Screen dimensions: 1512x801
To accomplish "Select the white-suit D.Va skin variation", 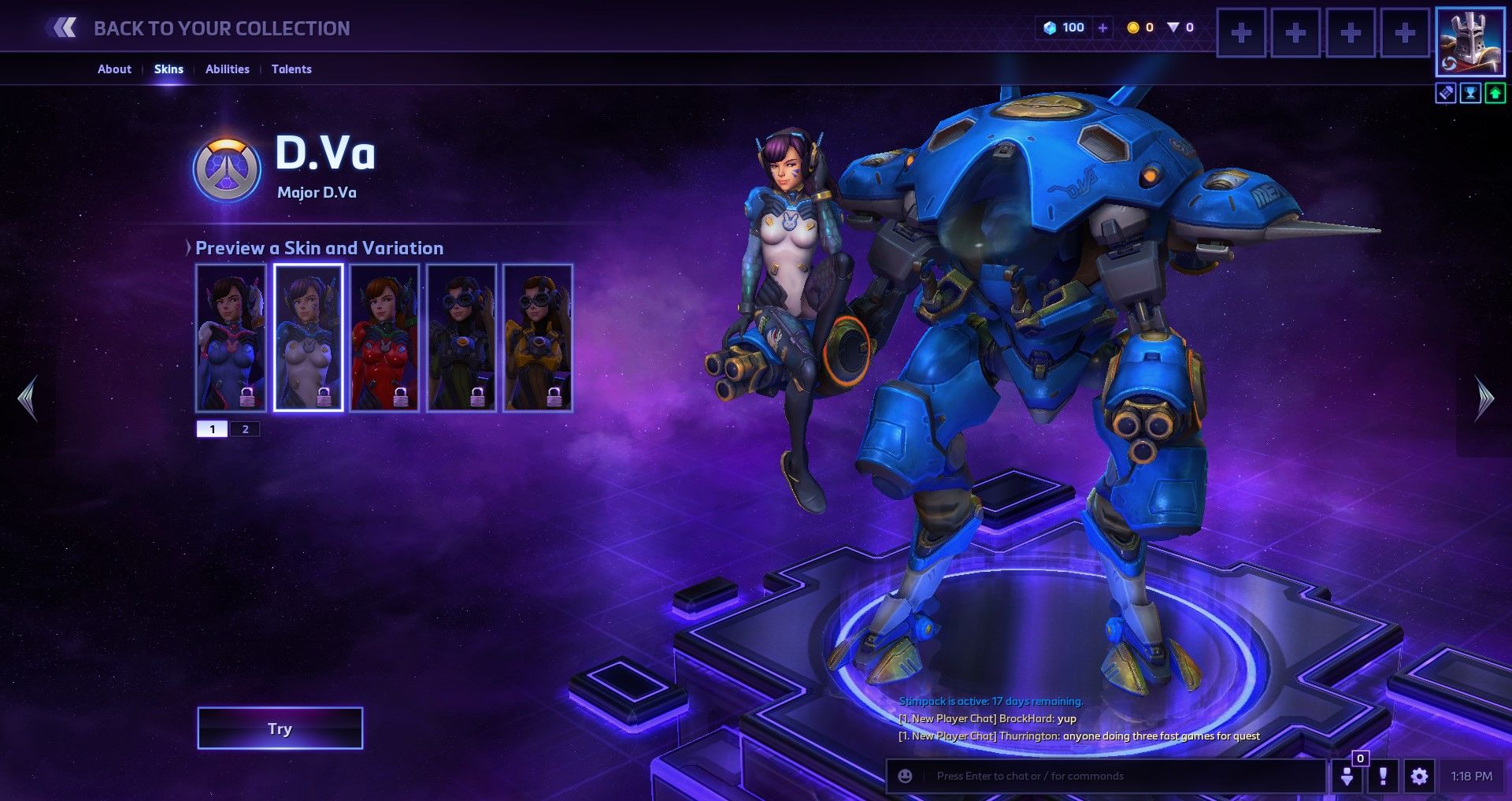I will click(308, 337).
